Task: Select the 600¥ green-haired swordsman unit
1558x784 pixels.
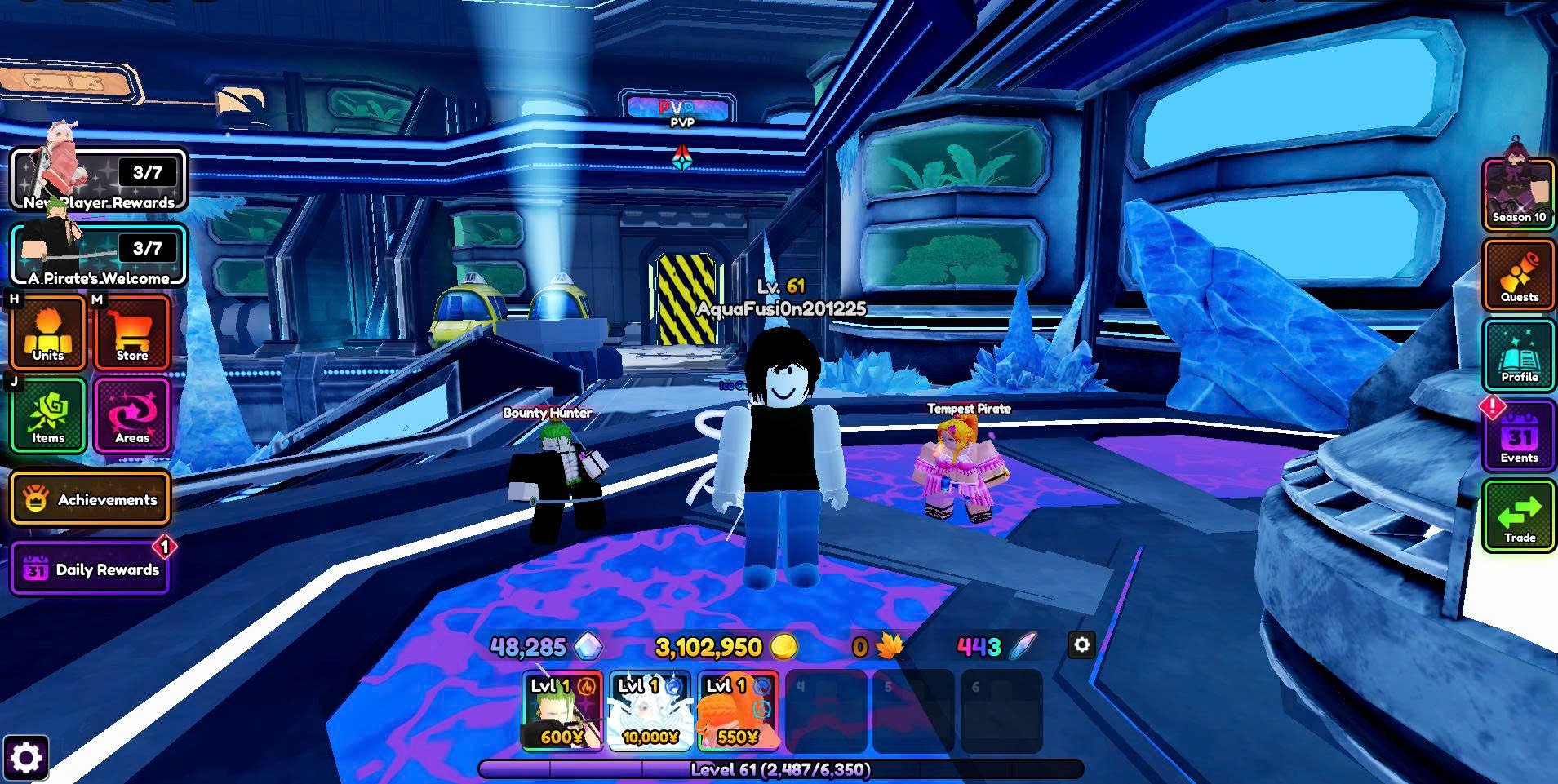Action: 562,711
